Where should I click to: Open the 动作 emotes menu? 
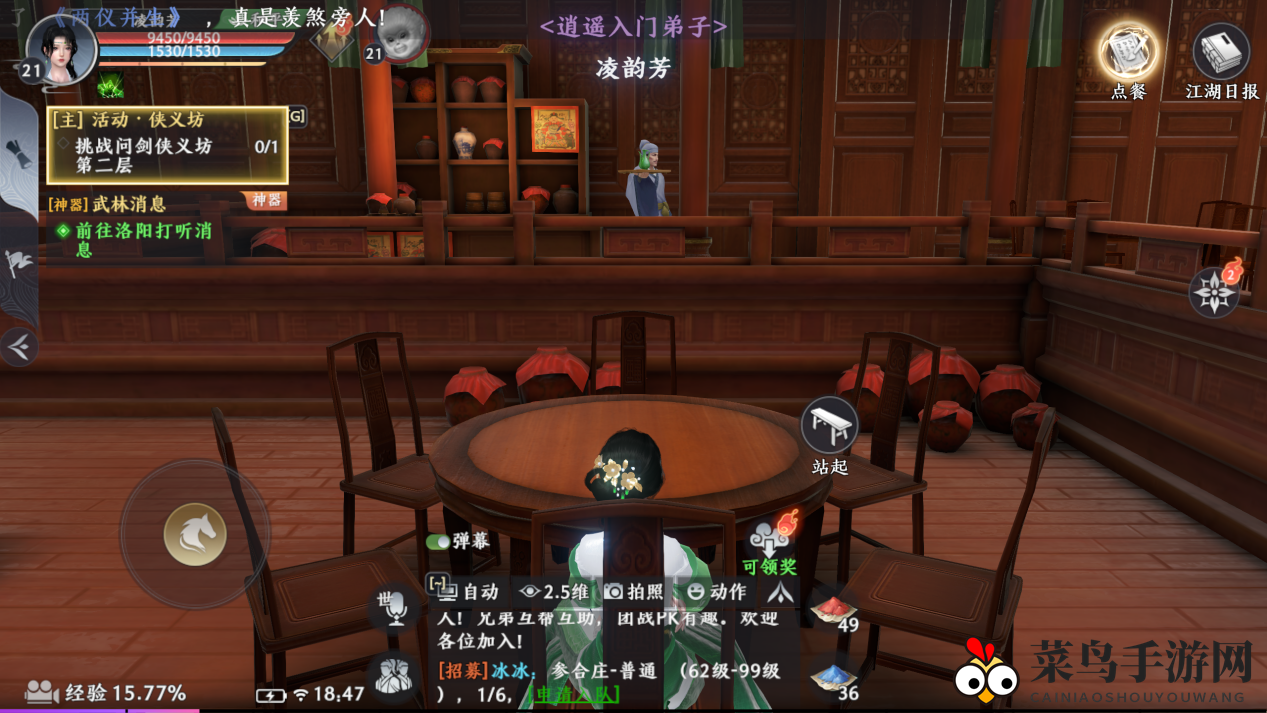point(716,591)
